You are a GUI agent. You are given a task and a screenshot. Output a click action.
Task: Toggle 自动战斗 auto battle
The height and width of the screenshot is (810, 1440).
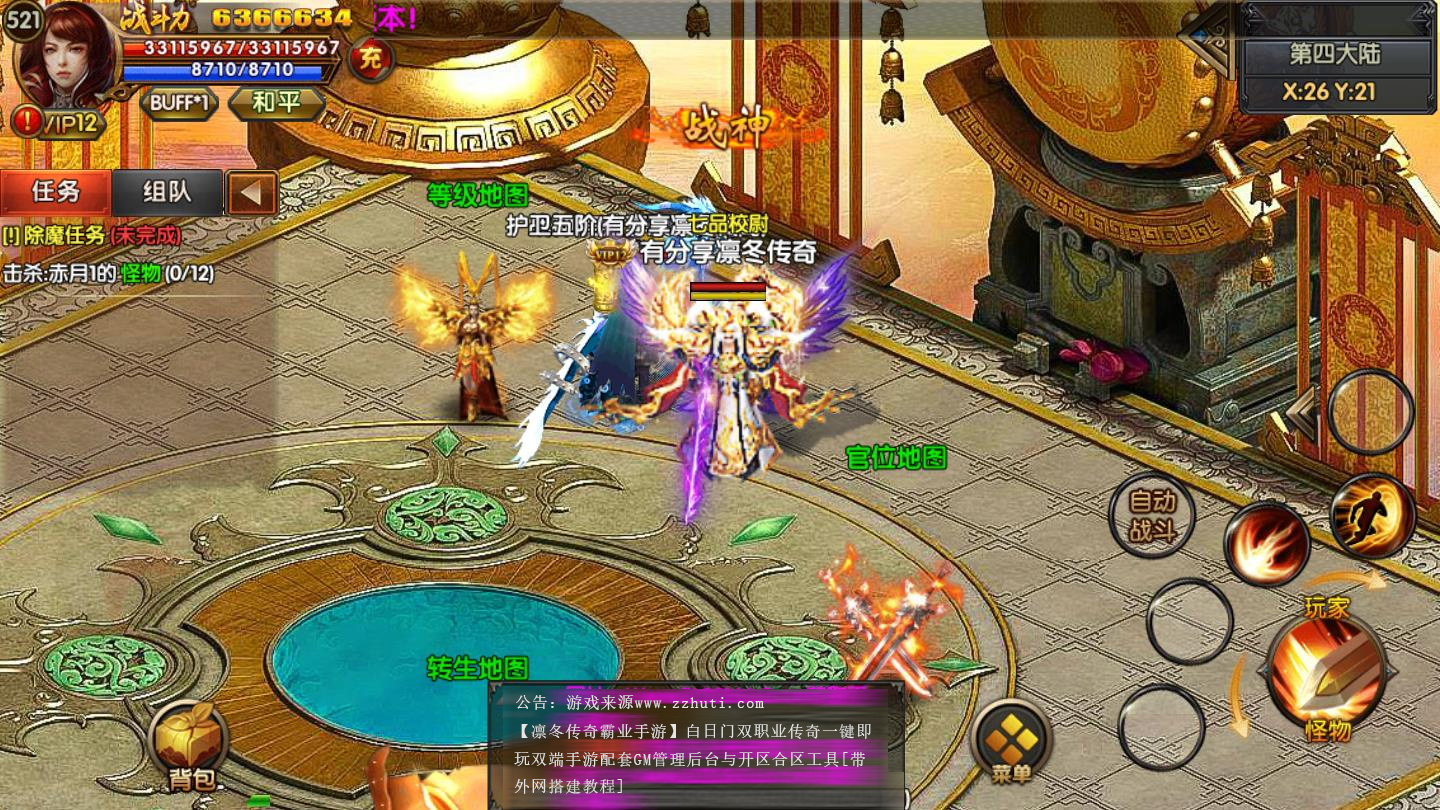click(x=1152, y=515)
